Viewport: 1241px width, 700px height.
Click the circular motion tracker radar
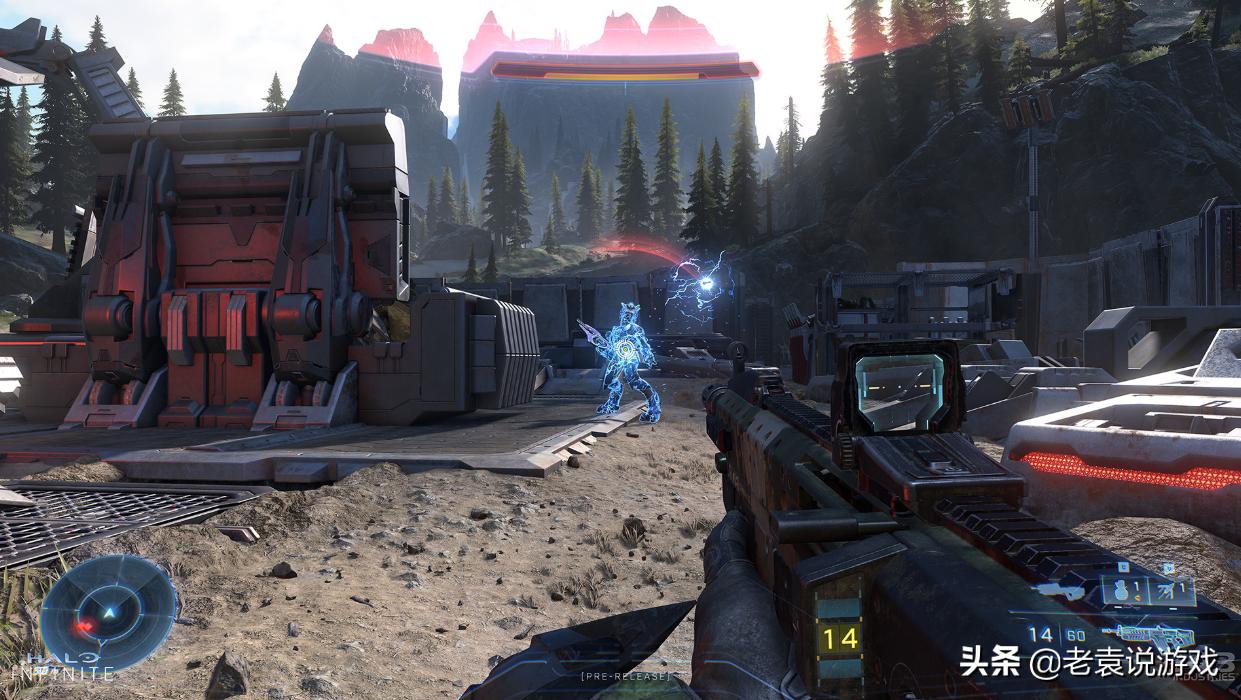[107, 611]
